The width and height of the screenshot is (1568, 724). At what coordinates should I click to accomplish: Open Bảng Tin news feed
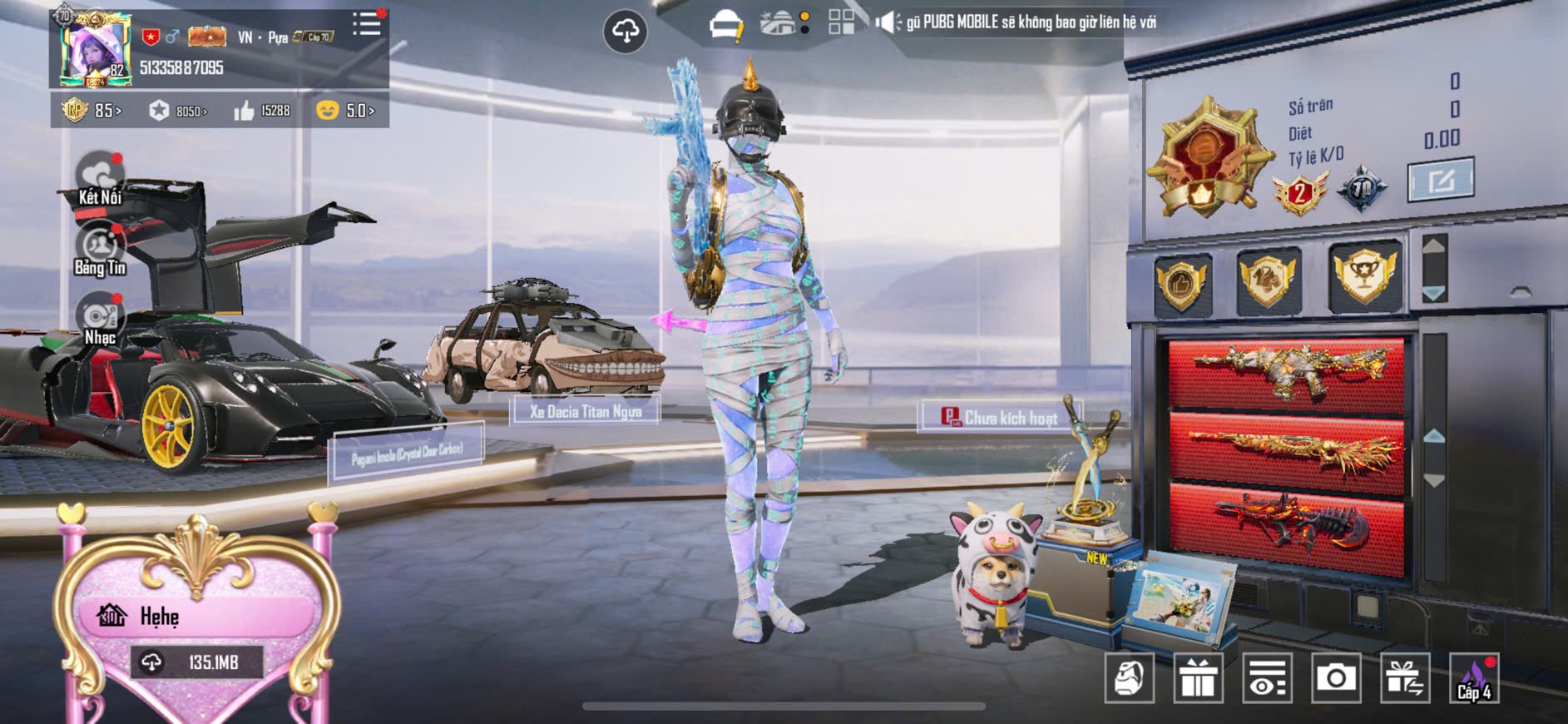[100, 249]
